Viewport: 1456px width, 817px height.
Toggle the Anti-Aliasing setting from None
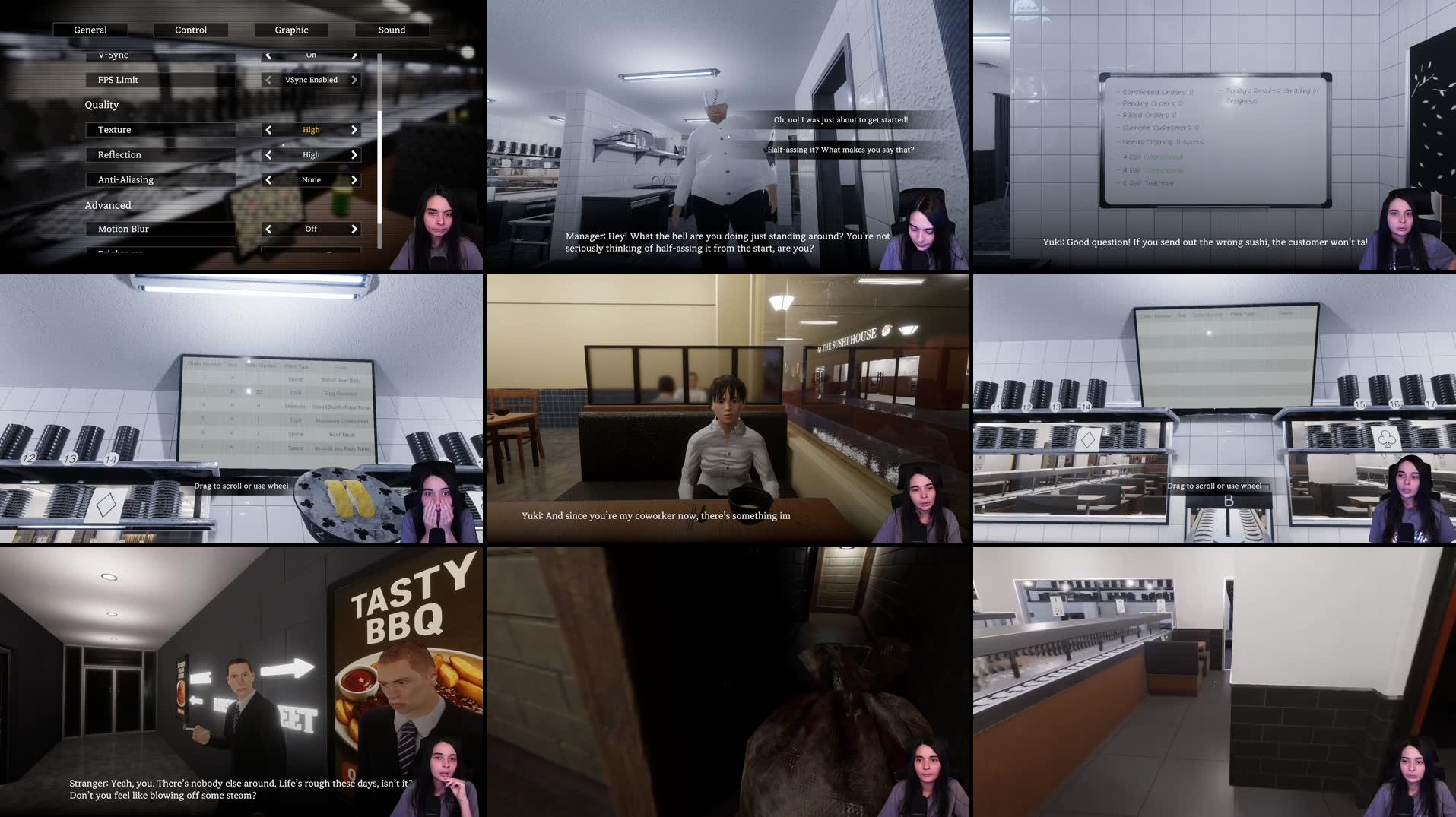pos(354,179)
